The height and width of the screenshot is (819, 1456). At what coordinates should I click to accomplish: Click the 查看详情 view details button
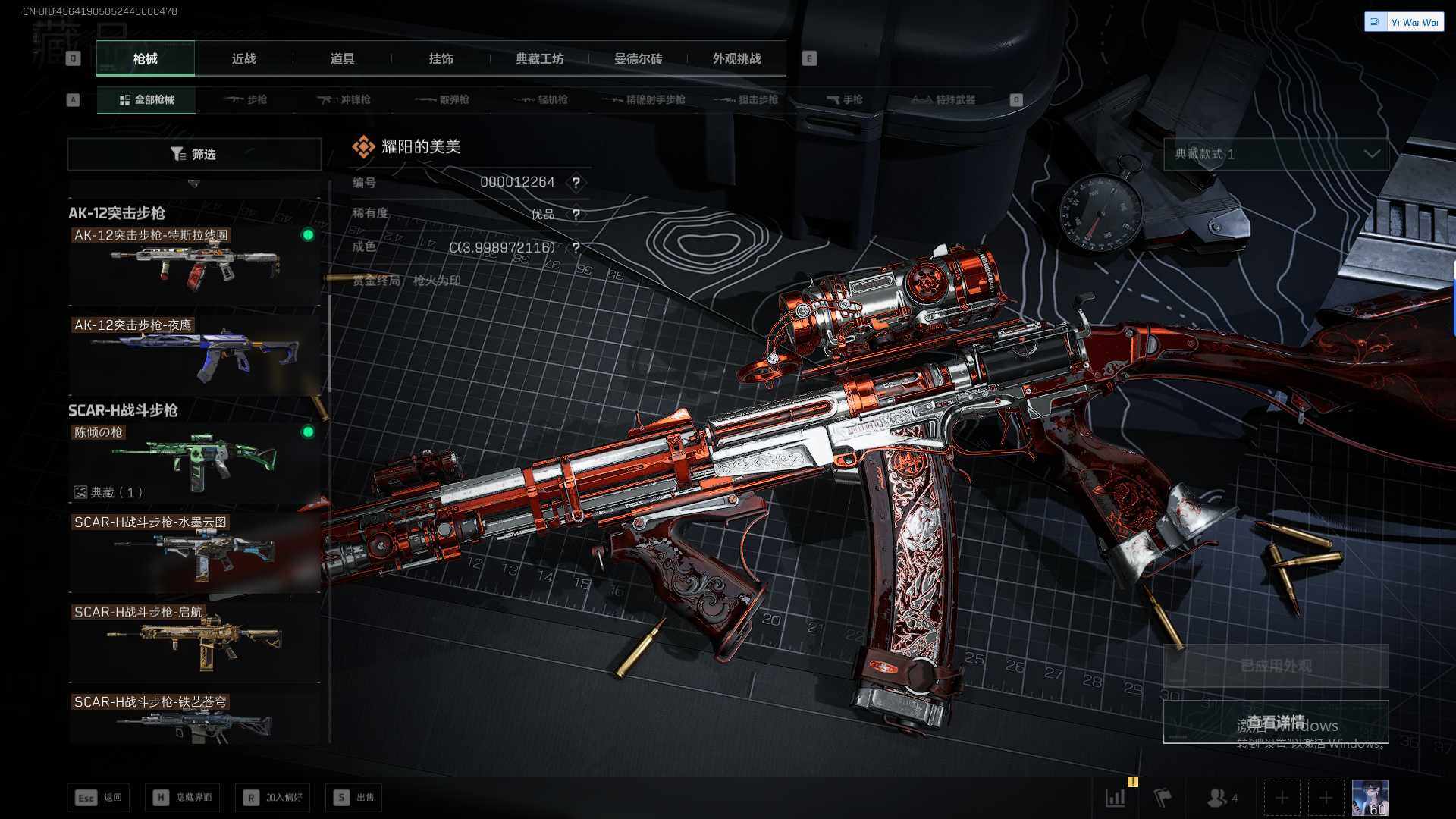coord(1276,721)
